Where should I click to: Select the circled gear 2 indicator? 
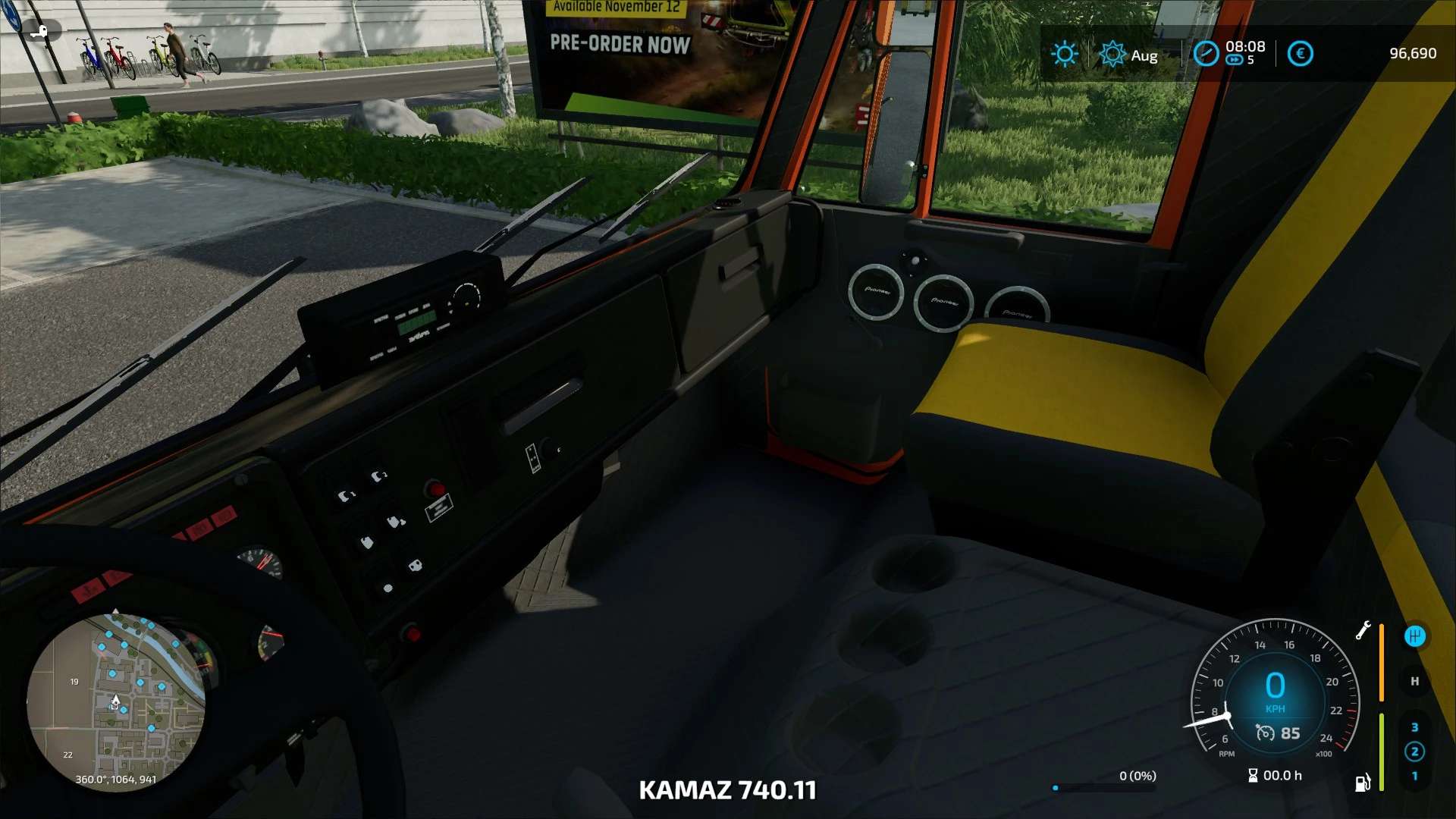(1414, 752)
